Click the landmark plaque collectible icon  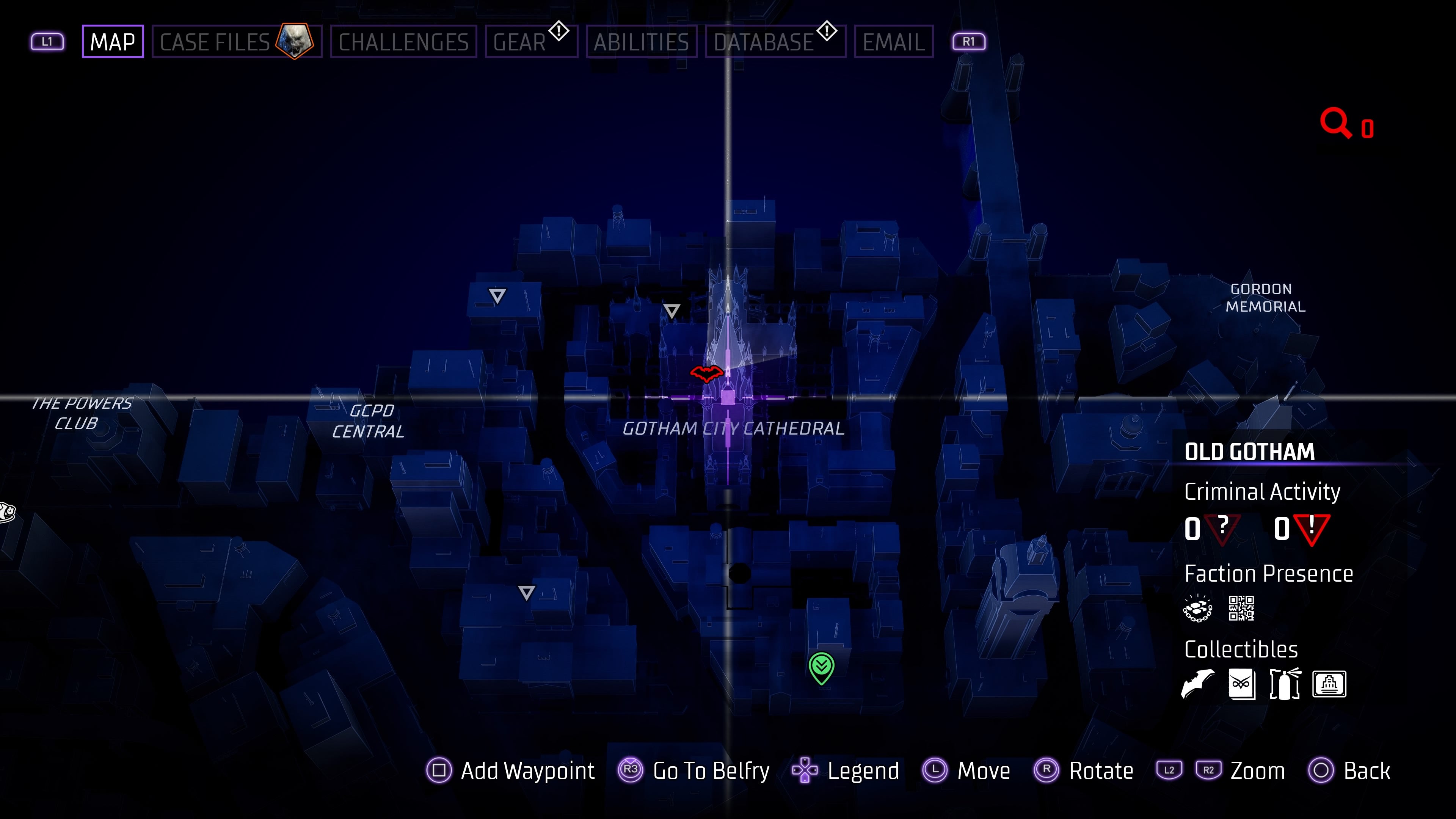coord(1329,684)
